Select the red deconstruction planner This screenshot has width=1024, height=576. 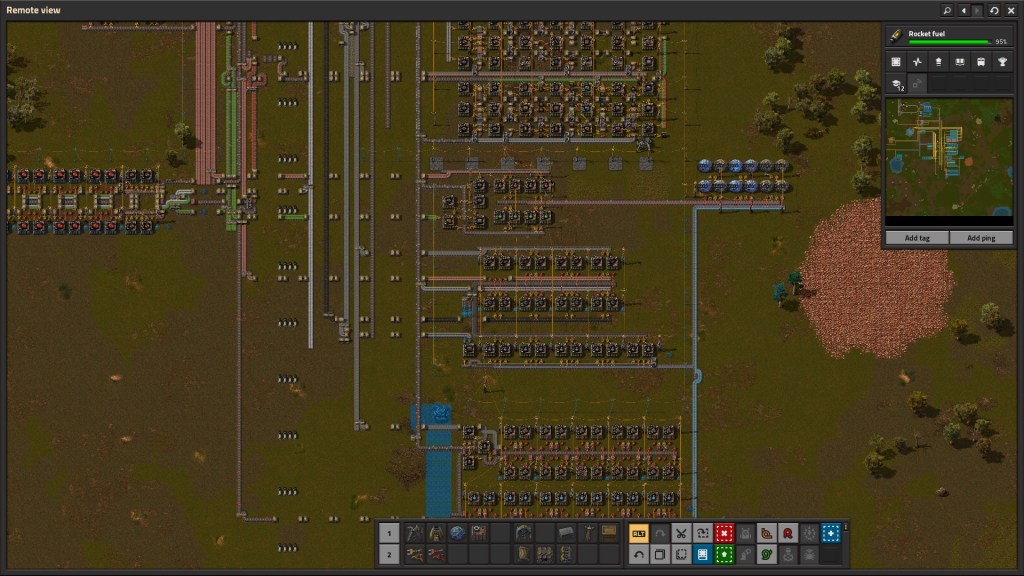(x=724, y=533)
